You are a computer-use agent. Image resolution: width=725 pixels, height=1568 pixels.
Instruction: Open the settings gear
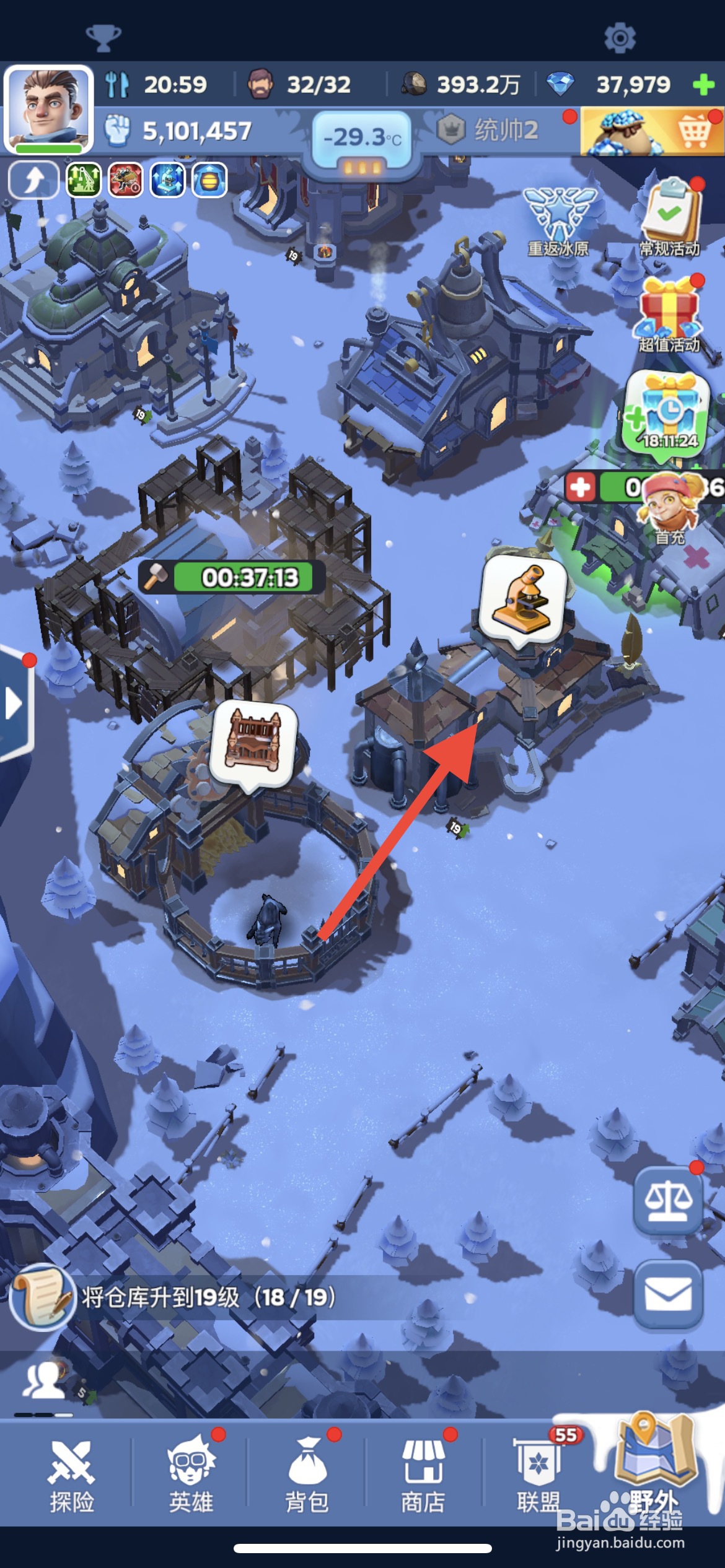pos(620,38)
